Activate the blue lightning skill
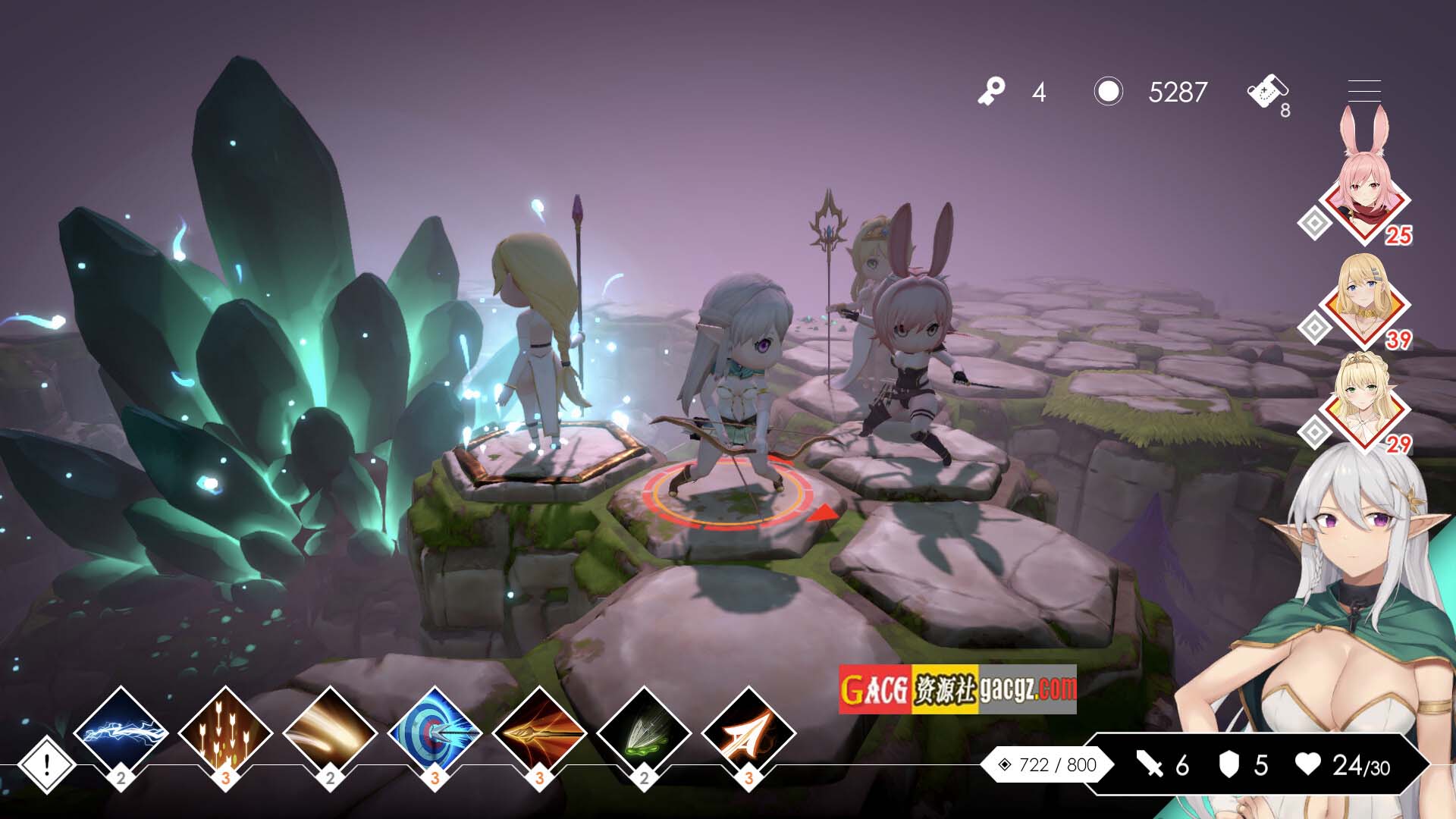 [x=121, y=733]
